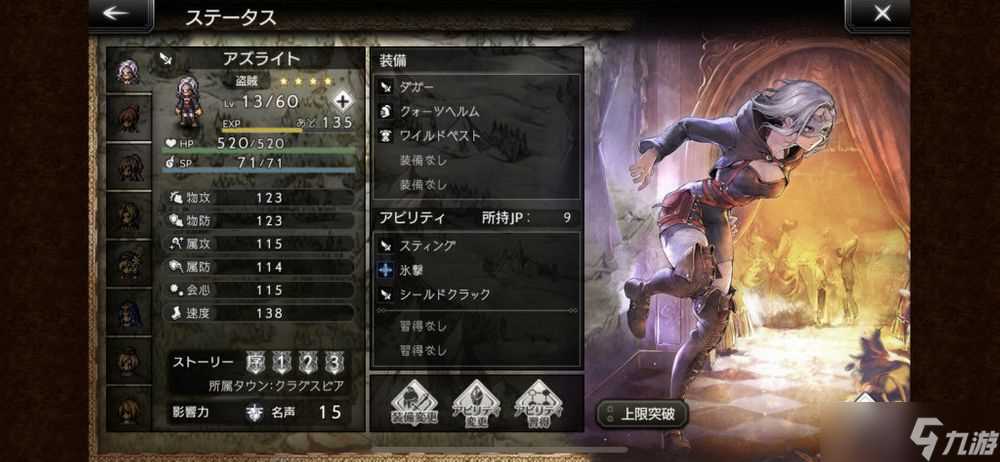Open story chapter 序
The width and height of the screenshot is (1000, 462).
coord(254,362)
